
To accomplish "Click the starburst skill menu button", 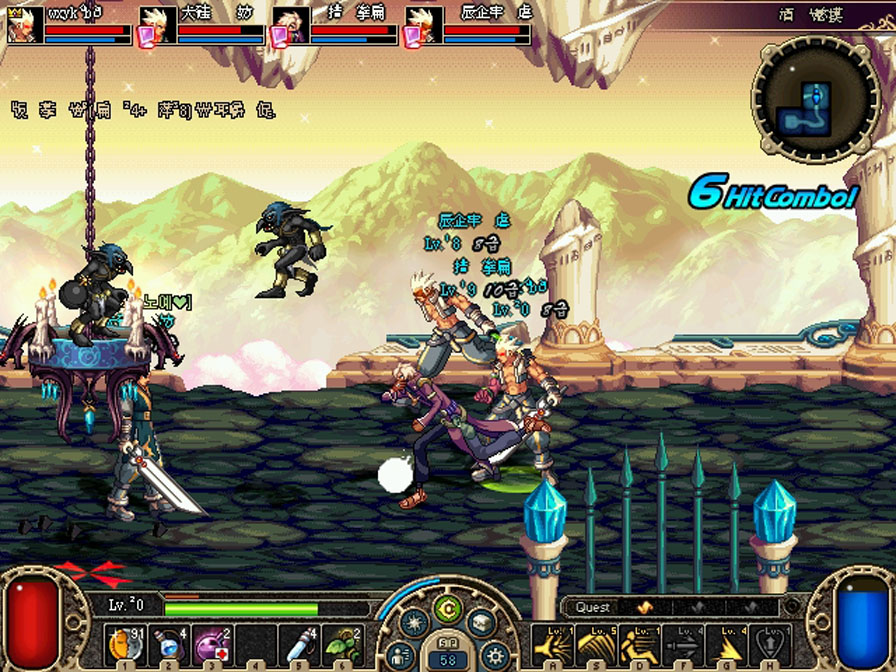I will tap(414, 624).
